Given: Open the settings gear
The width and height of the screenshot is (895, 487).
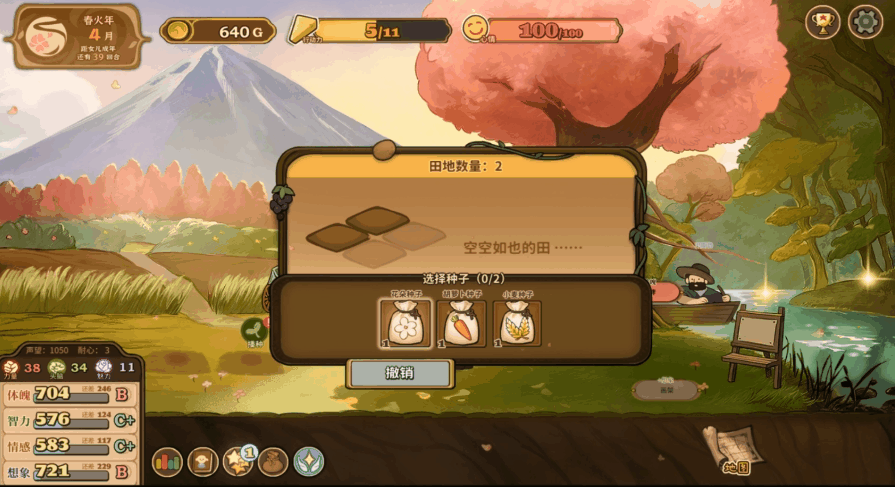Looking at the screenshot, I should (x=865, y=22).
